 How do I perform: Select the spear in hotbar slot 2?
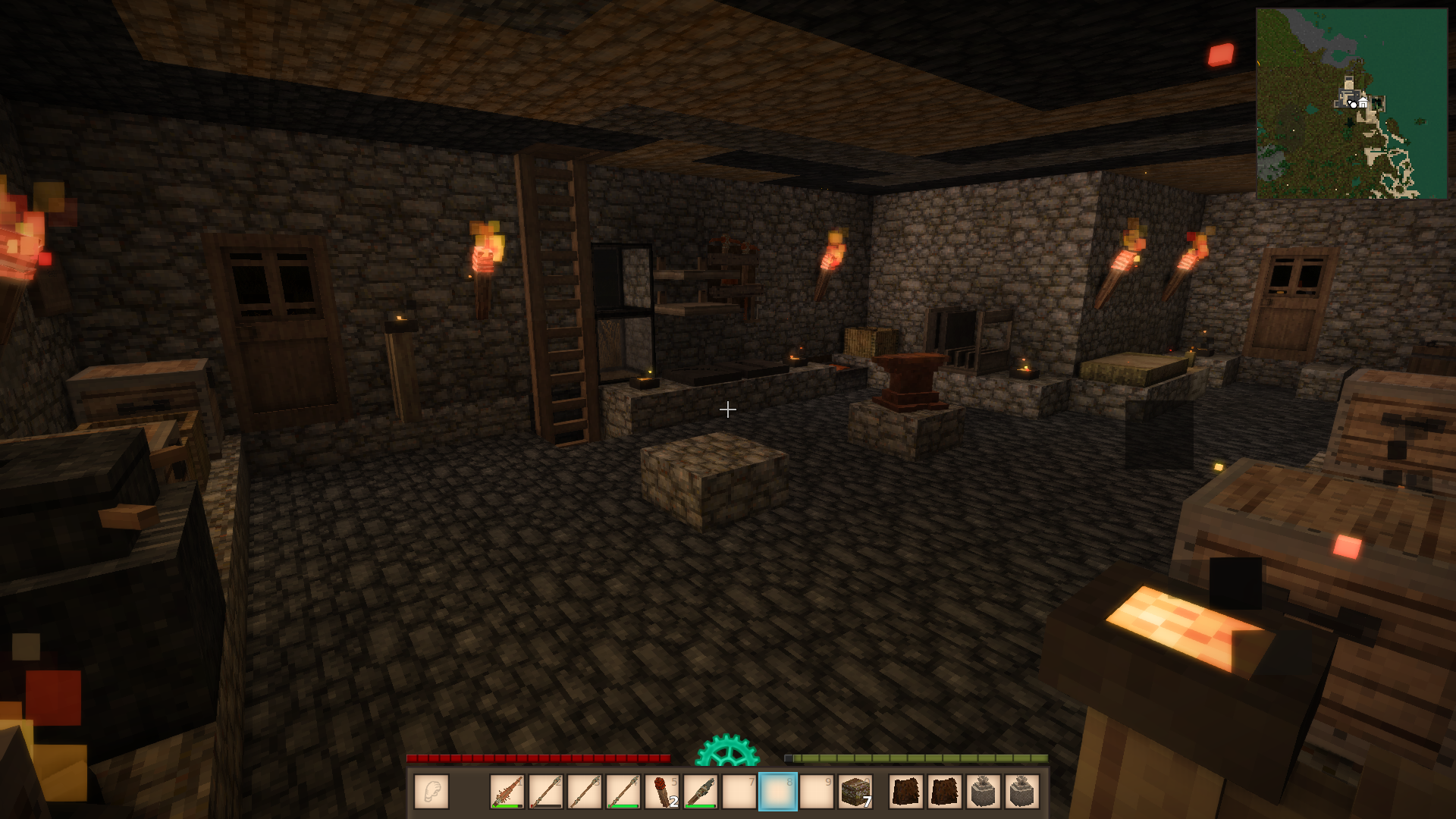point(546,792)
